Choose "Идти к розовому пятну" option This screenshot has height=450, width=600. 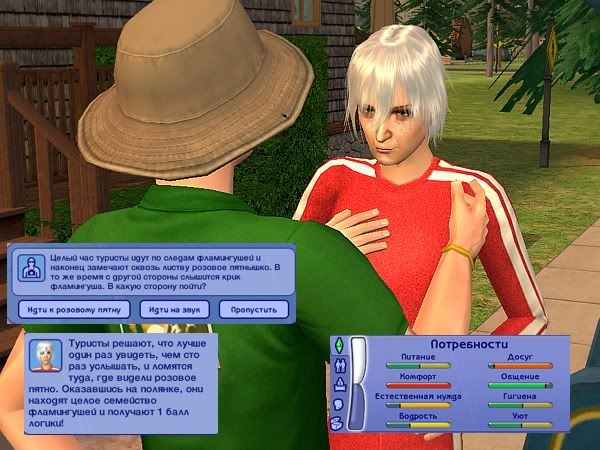(71, 309)
